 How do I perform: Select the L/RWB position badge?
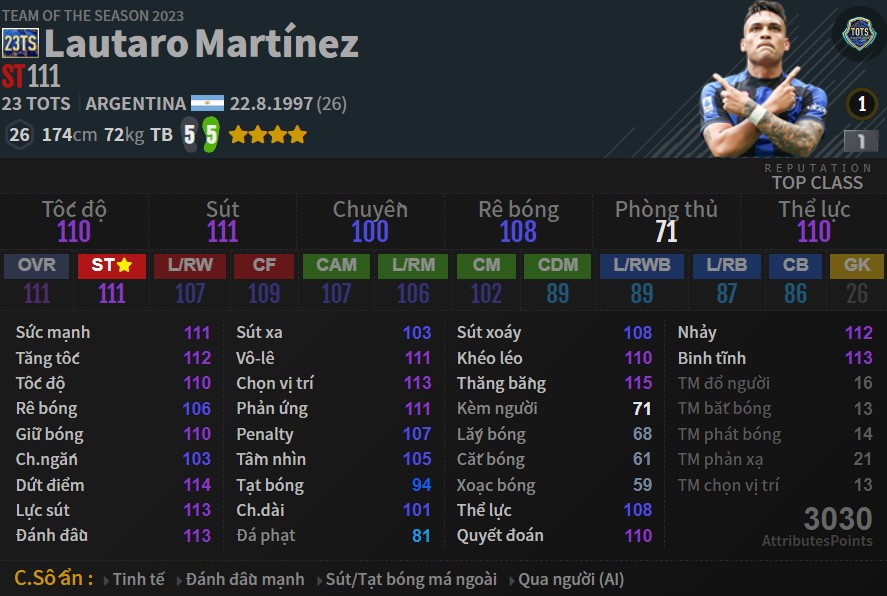coord(642,266)
